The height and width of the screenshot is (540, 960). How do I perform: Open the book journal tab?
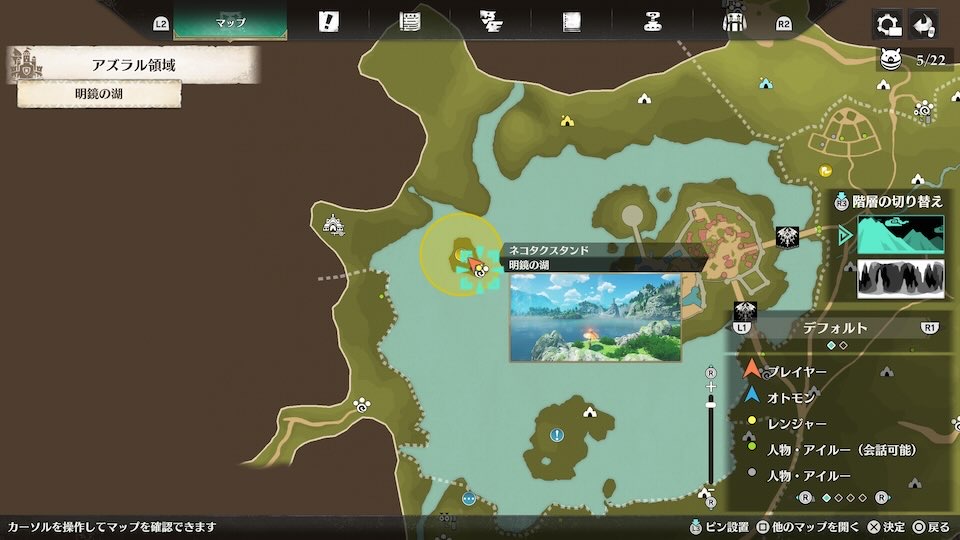point(571,21)
